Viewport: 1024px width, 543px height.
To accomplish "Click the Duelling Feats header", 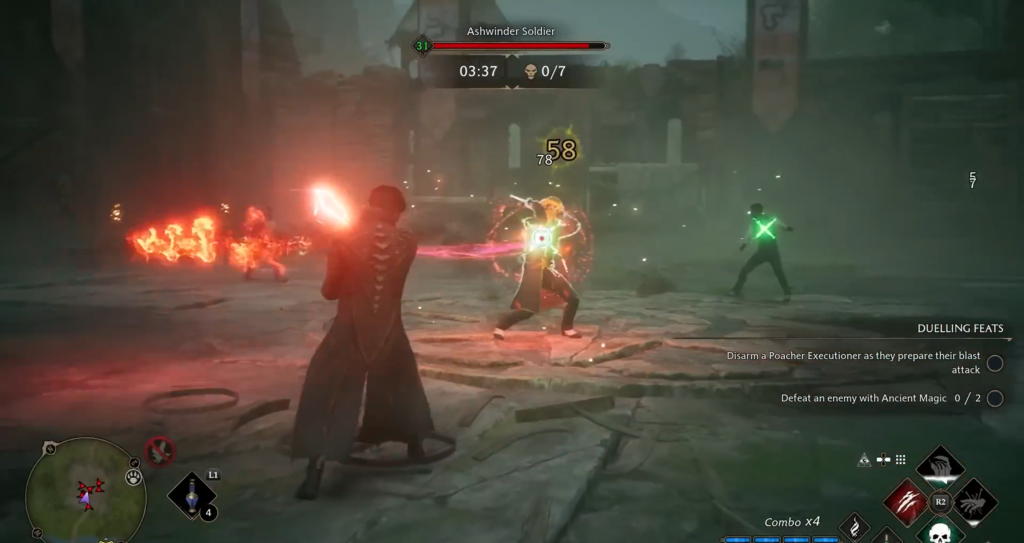I will click(960, 328).
